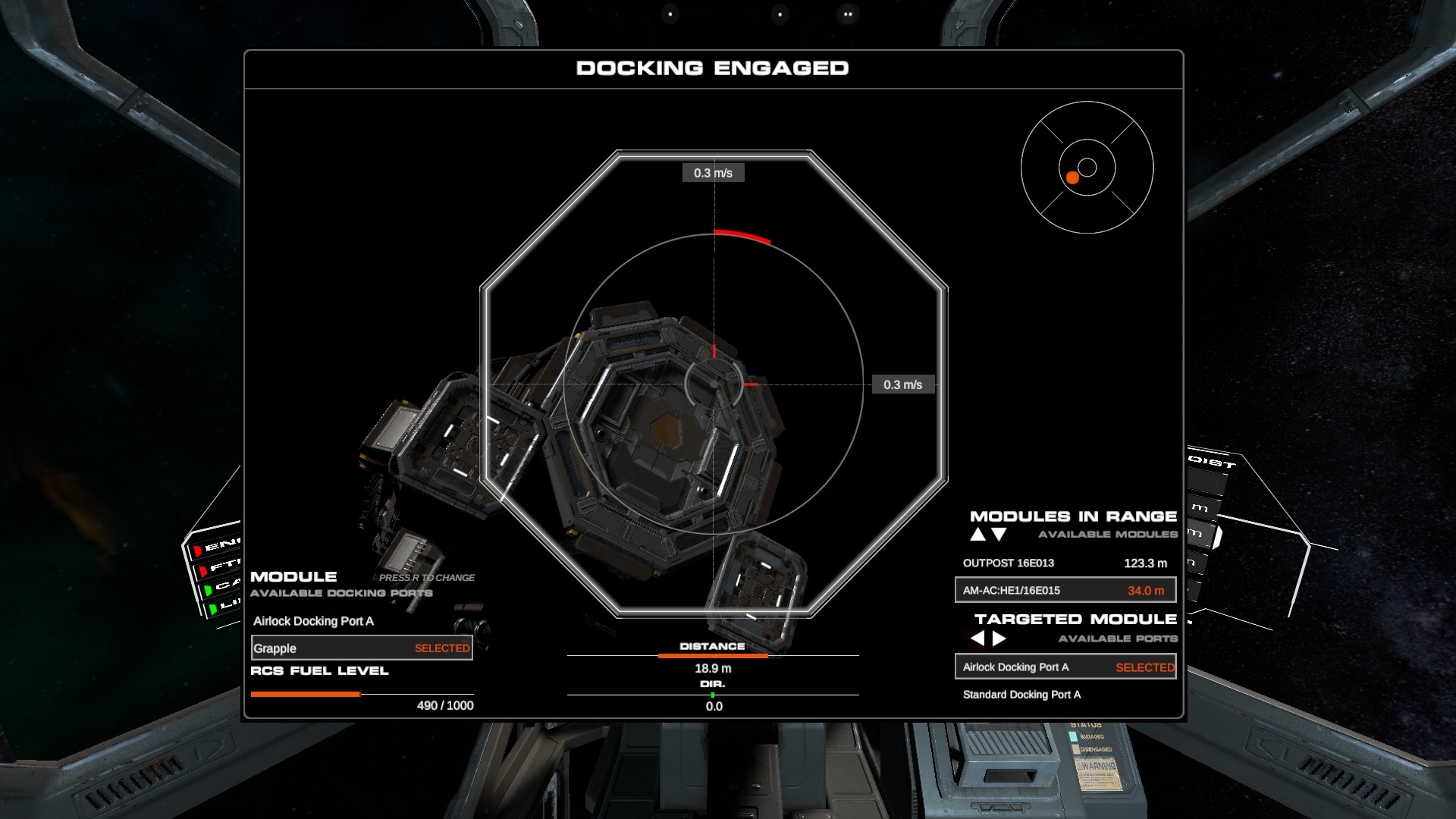Select the Grapple docking port row
Screen dimensions: 1456x819
362,648
